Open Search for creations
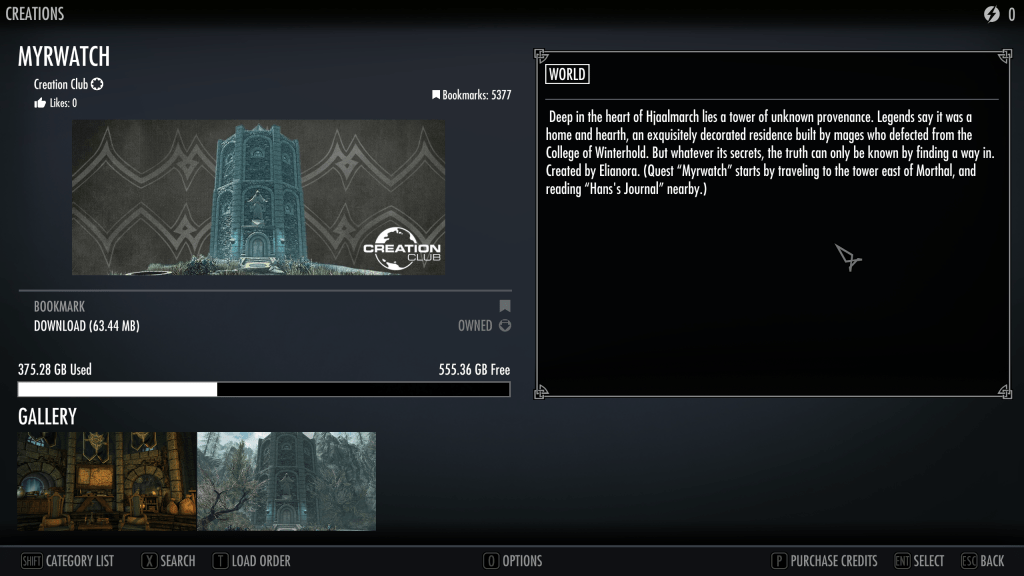The height and width of the screenshot is (576, 1024). click(168, 561)
